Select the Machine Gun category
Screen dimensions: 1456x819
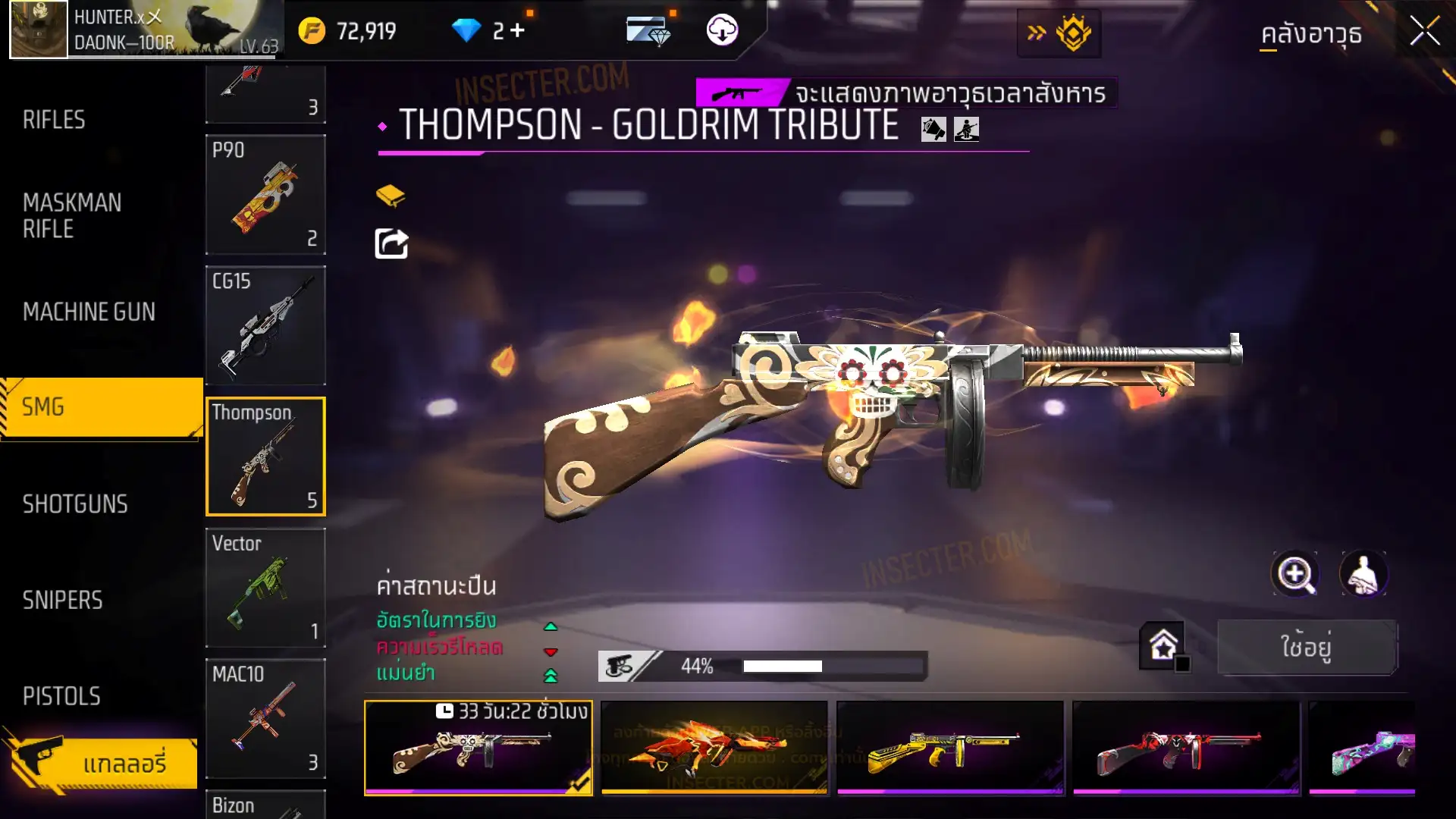point(89,312)
